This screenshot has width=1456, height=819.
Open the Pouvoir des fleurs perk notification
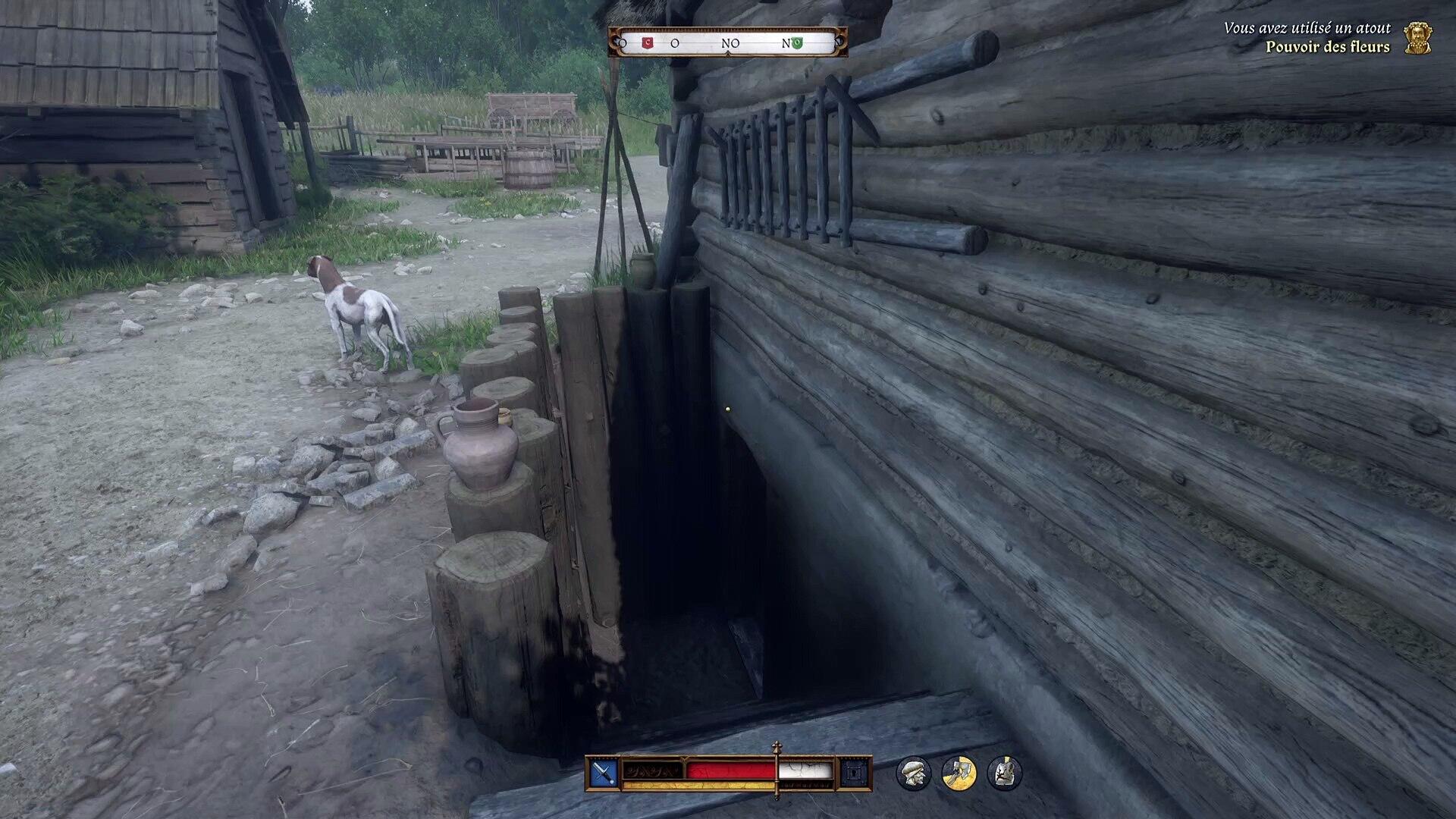click(x=1327, y=47)
